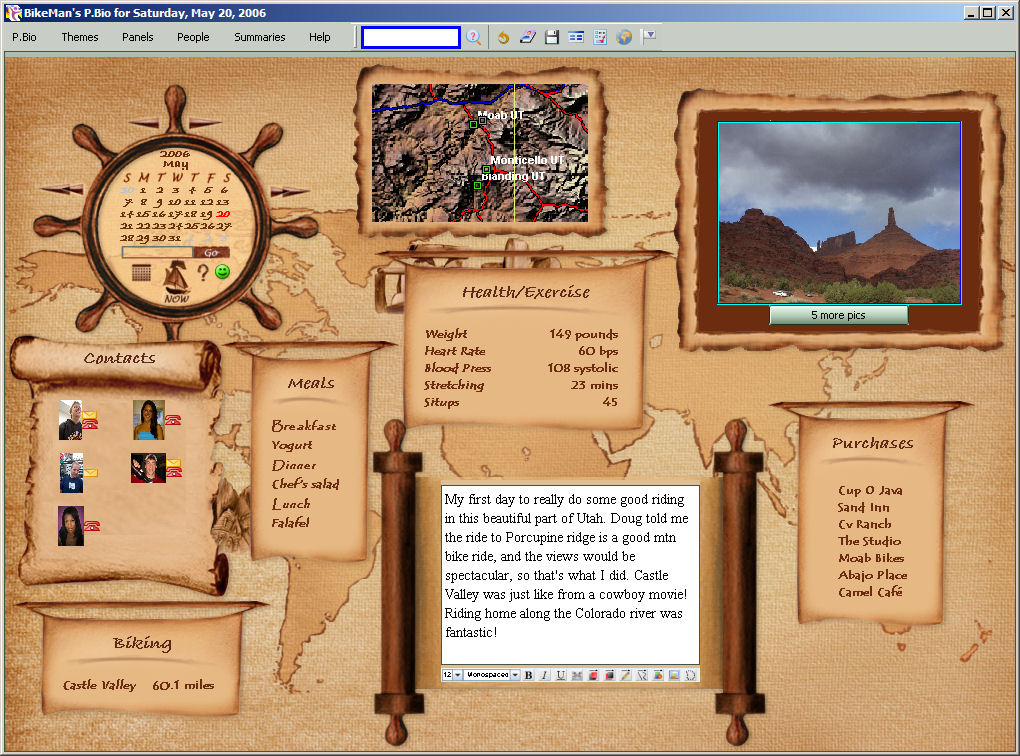Click the Go button in calendar

pyautogui.click(x=211, y=252)
